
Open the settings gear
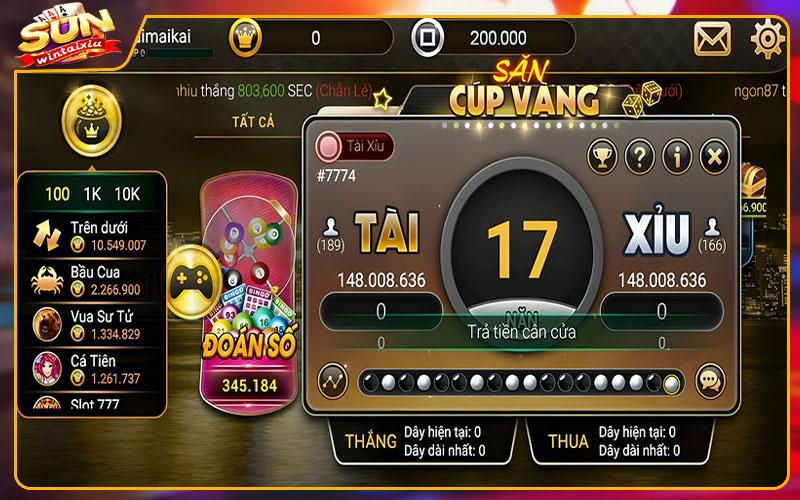click(x=768, y=39)
